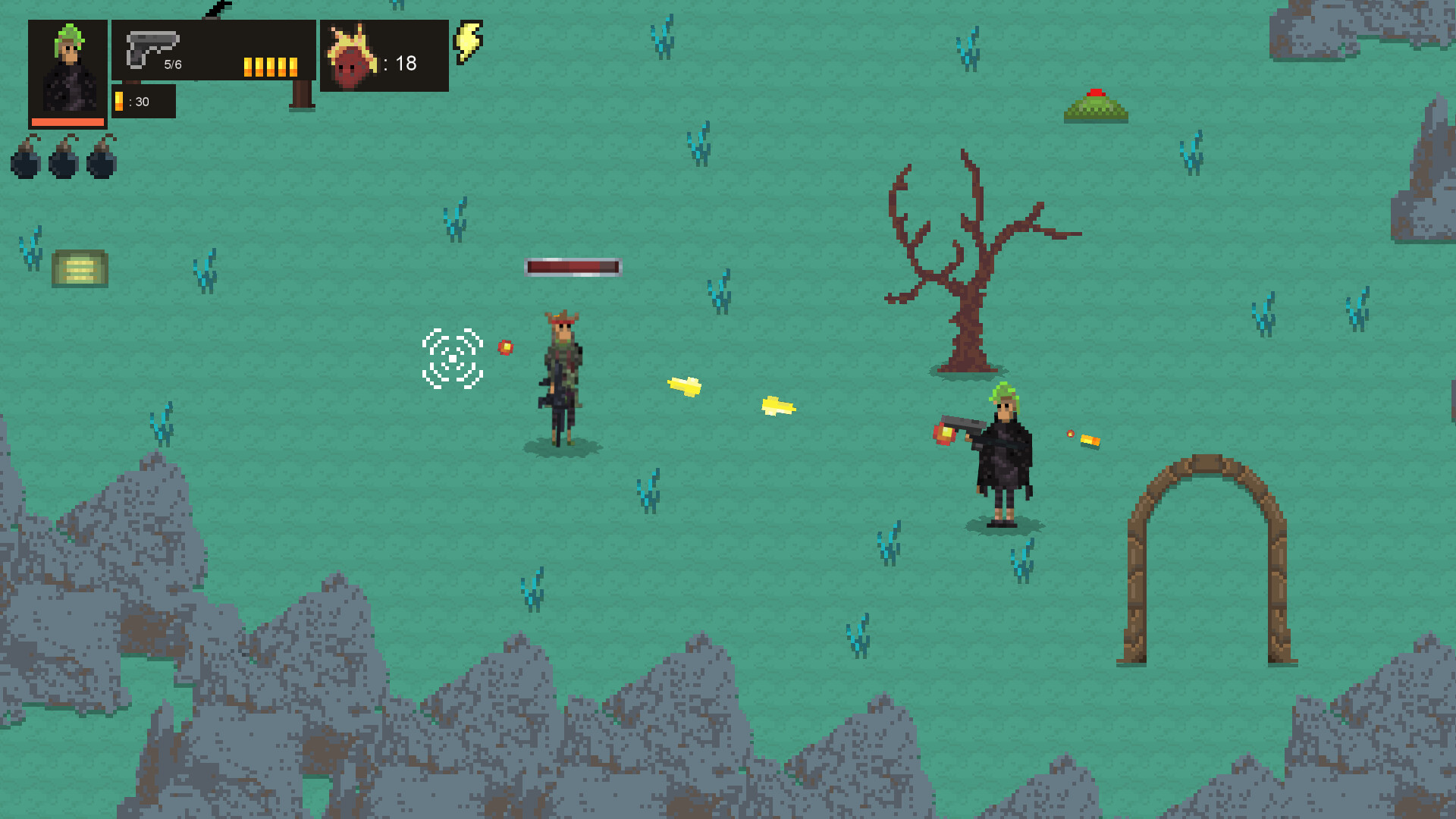This screenshot has height=819, width=1456.
Task: Click the gold coin icon showing 30
Action: (120, 99)
